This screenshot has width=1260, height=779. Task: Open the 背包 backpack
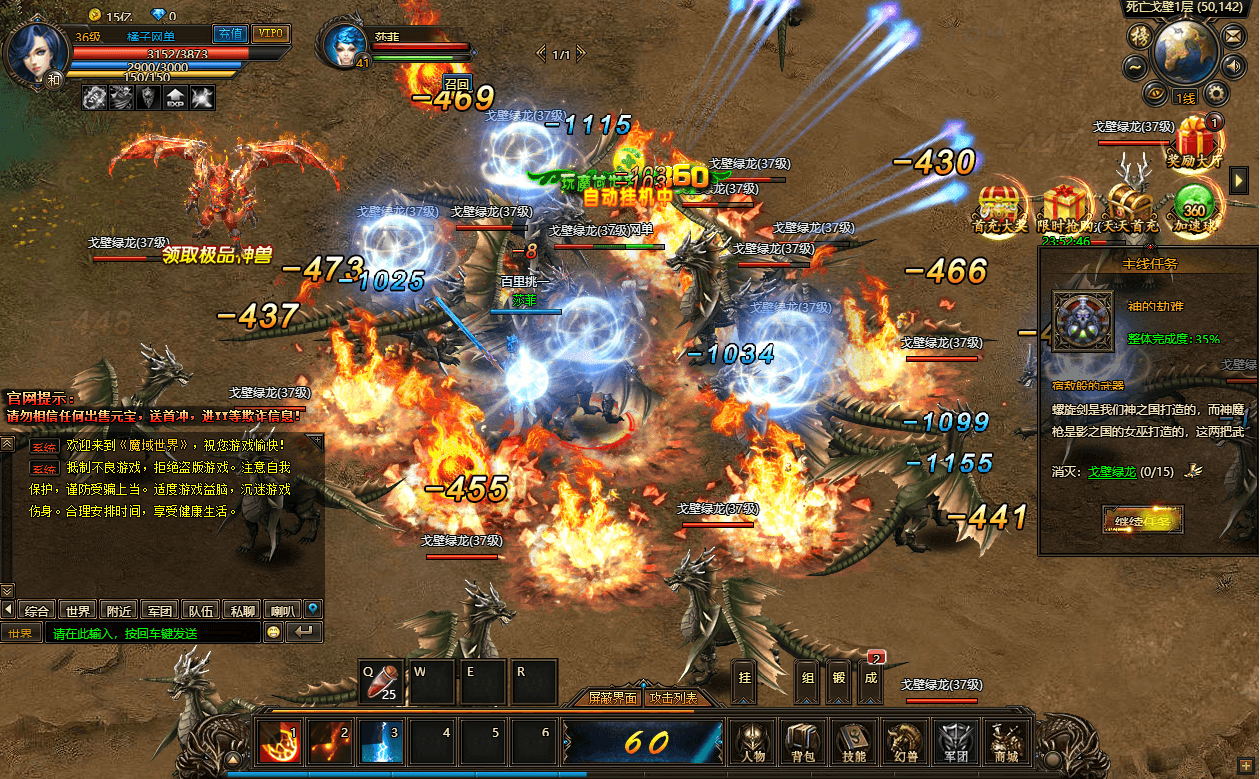[802, 742]
